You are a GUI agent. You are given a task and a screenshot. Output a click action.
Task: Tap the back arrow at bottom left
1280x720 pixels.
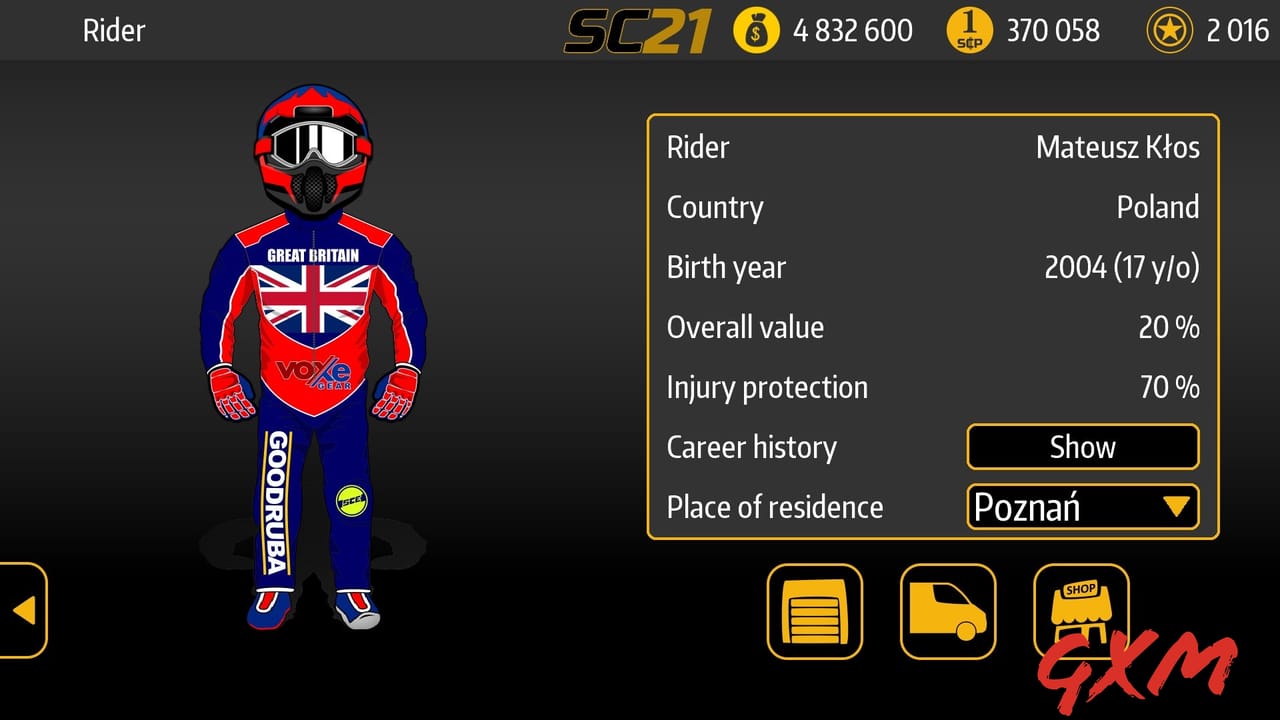coord(24,611)
